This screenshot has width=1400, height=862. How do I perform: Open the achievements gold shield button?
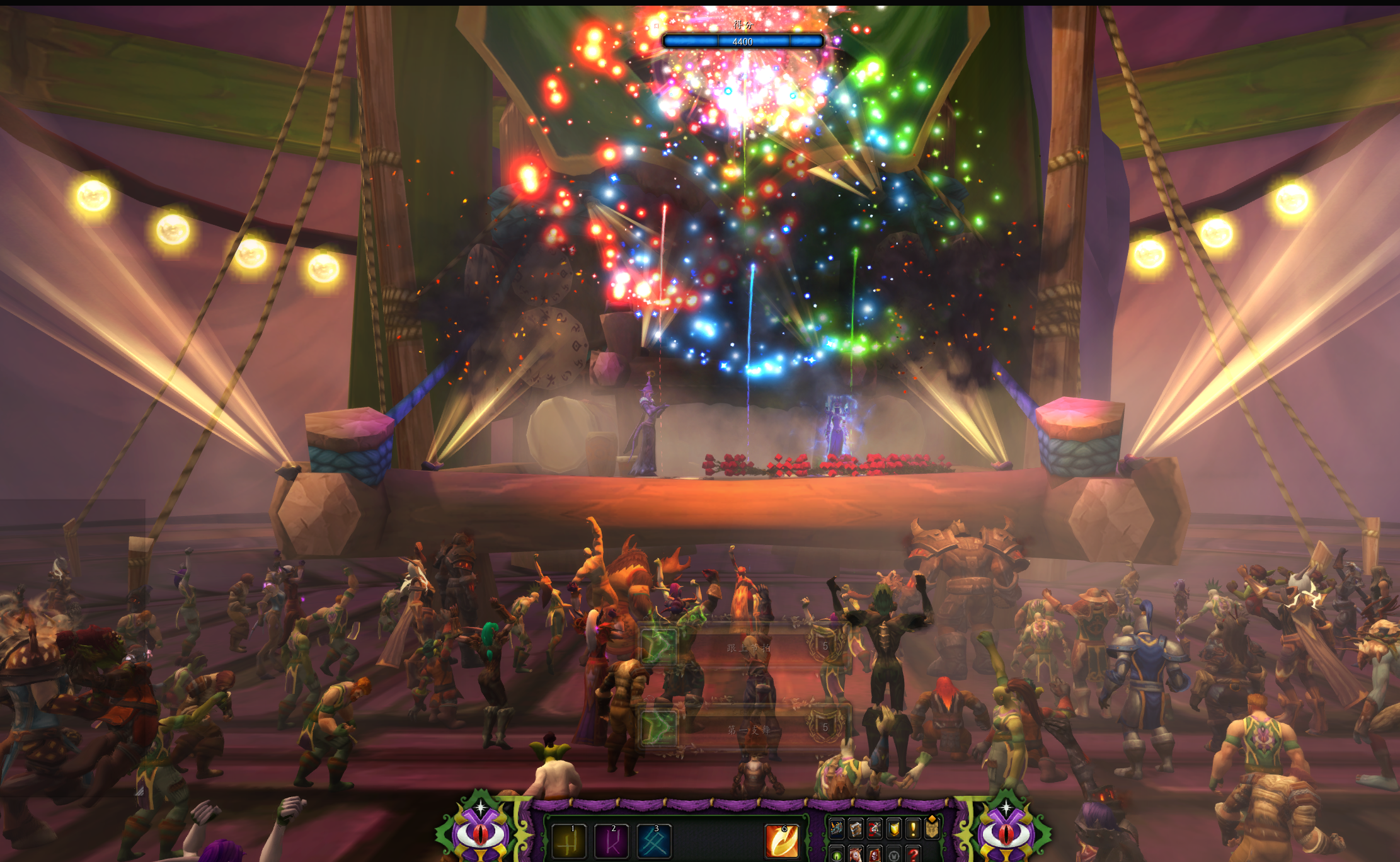tap(894, 829)
